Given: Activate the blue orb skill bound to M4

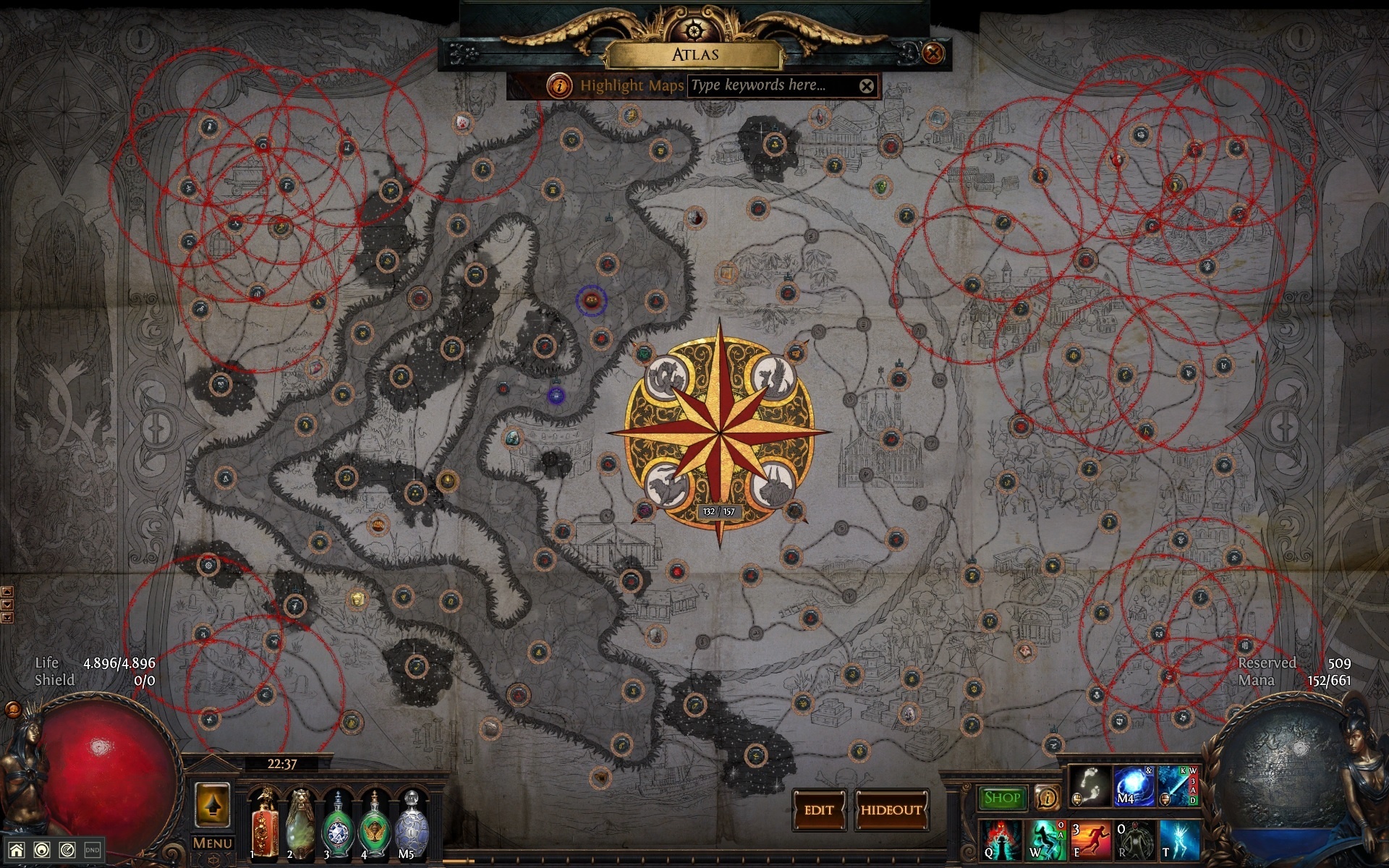Looking at the screenshot, I should 1134,786.
